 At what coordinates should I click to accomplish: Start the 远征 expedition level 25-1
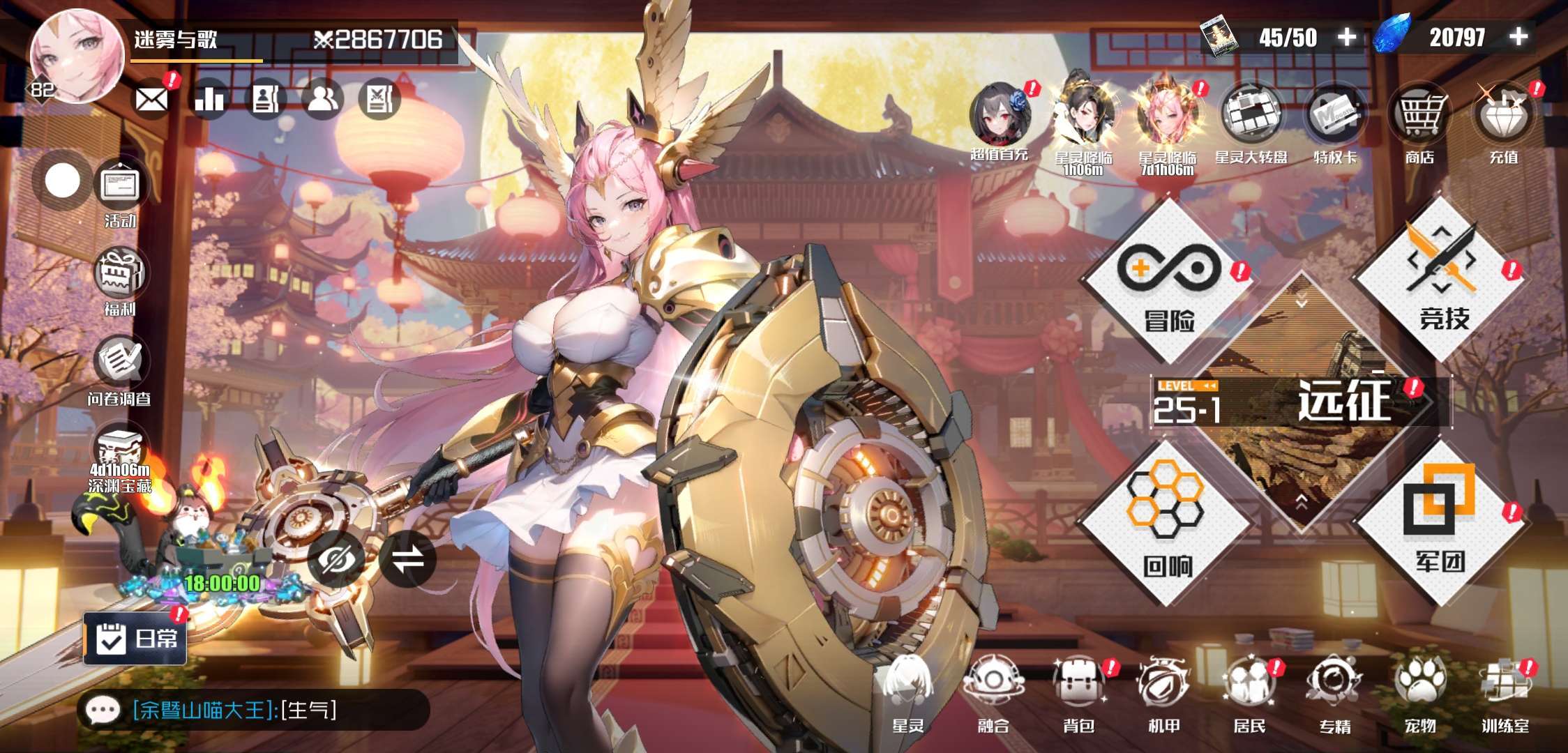[x=1300, y=402]
